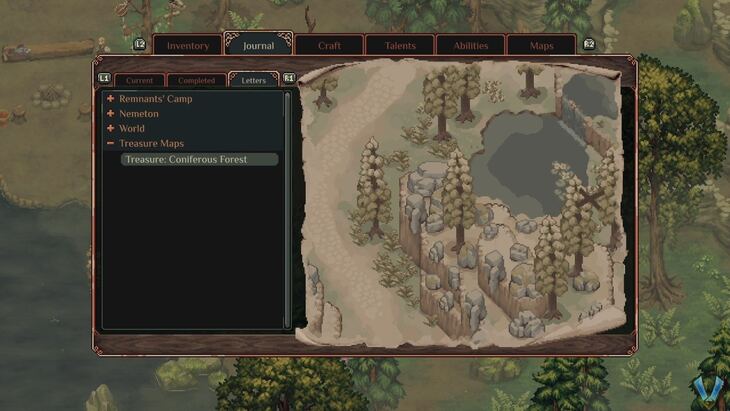Image resolution: width=730 pixels, height=411 pixels.
Task: Click the treasure map image
Action: (466, 203)
